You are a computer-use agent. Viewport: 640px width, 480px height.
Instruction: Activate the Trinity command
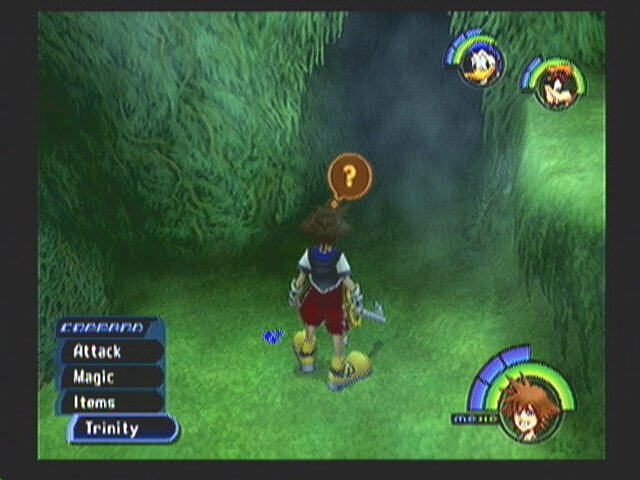click(122, 429)
